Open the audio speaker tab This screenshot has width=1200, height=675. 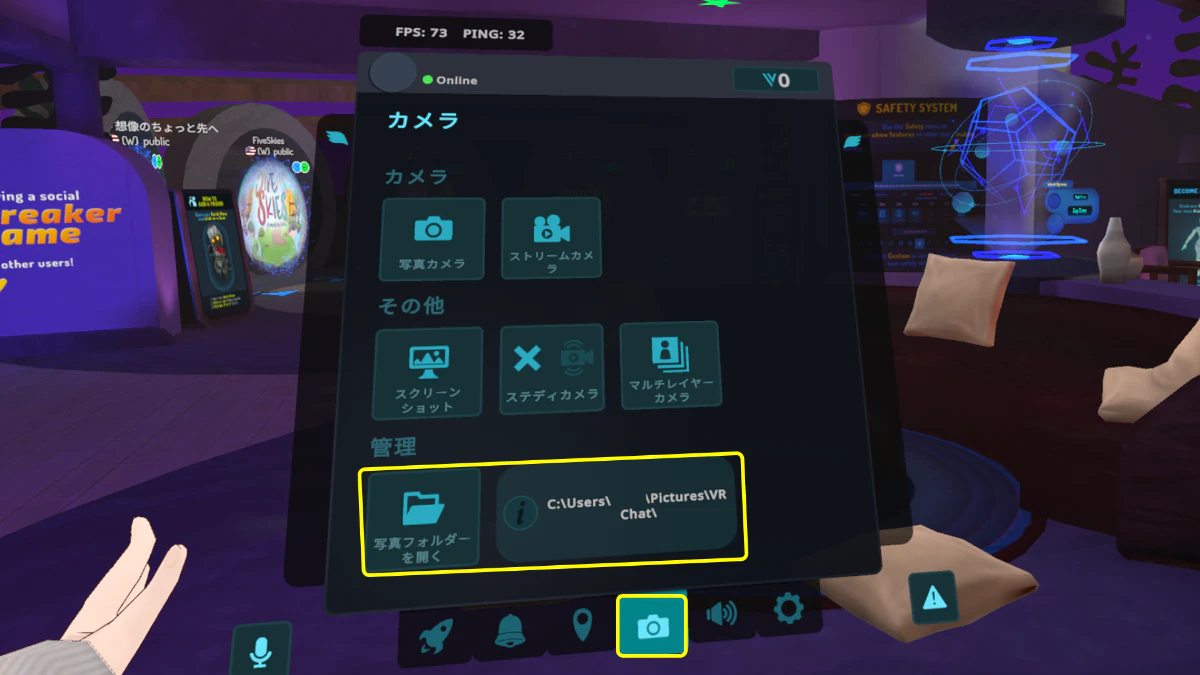pyautogui.click(x=721, y=612)
